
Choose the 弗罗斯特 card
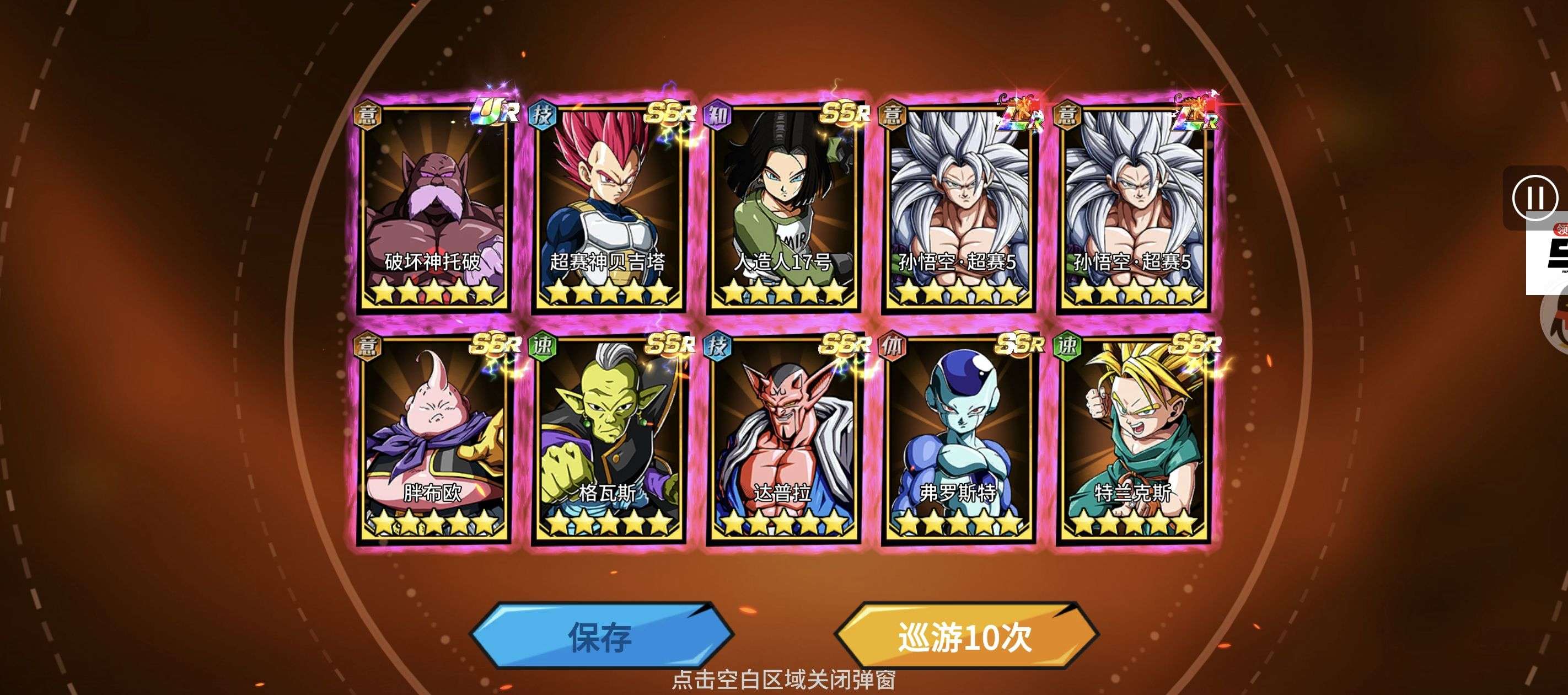click(x=958, y=439)
